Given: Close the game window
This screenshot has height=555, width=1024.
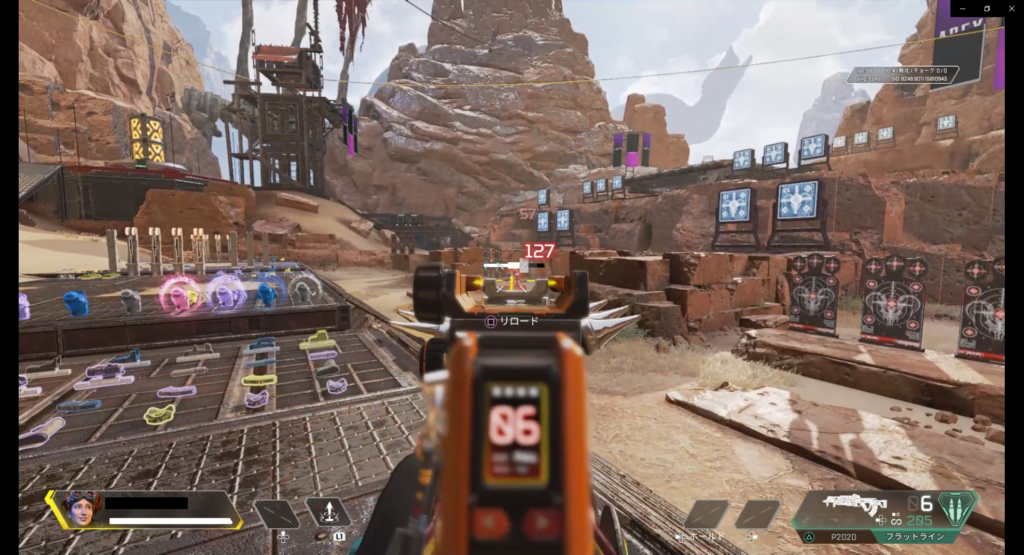Looking at the screenshot, I should pyautogui.click(x=1011, y=8).
